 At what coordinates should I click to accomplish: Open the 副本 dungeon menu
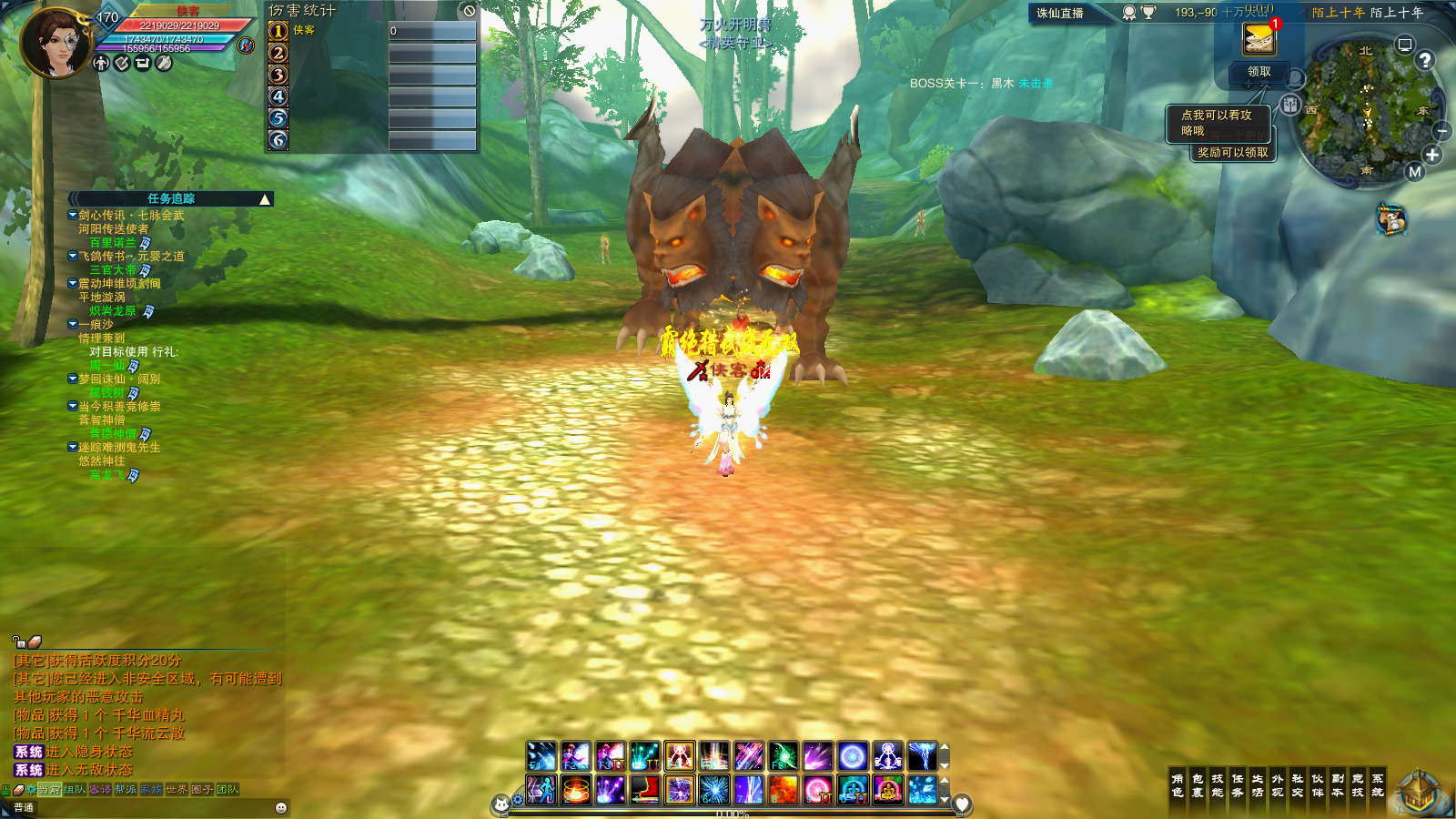pyautogui.click(x=1338, y=785)
